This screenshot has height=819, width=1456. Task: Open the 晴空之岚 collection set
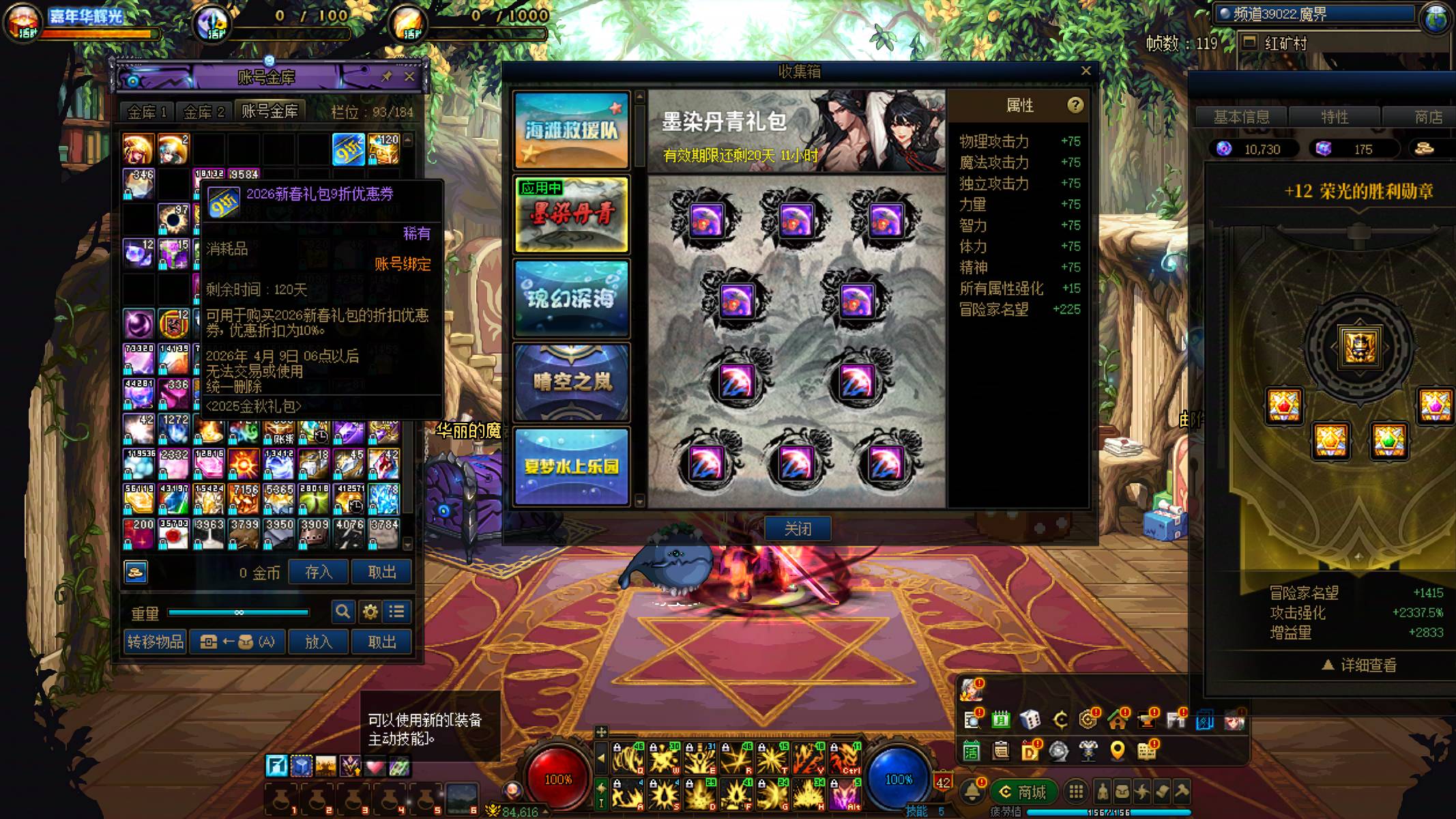(571, 382)
